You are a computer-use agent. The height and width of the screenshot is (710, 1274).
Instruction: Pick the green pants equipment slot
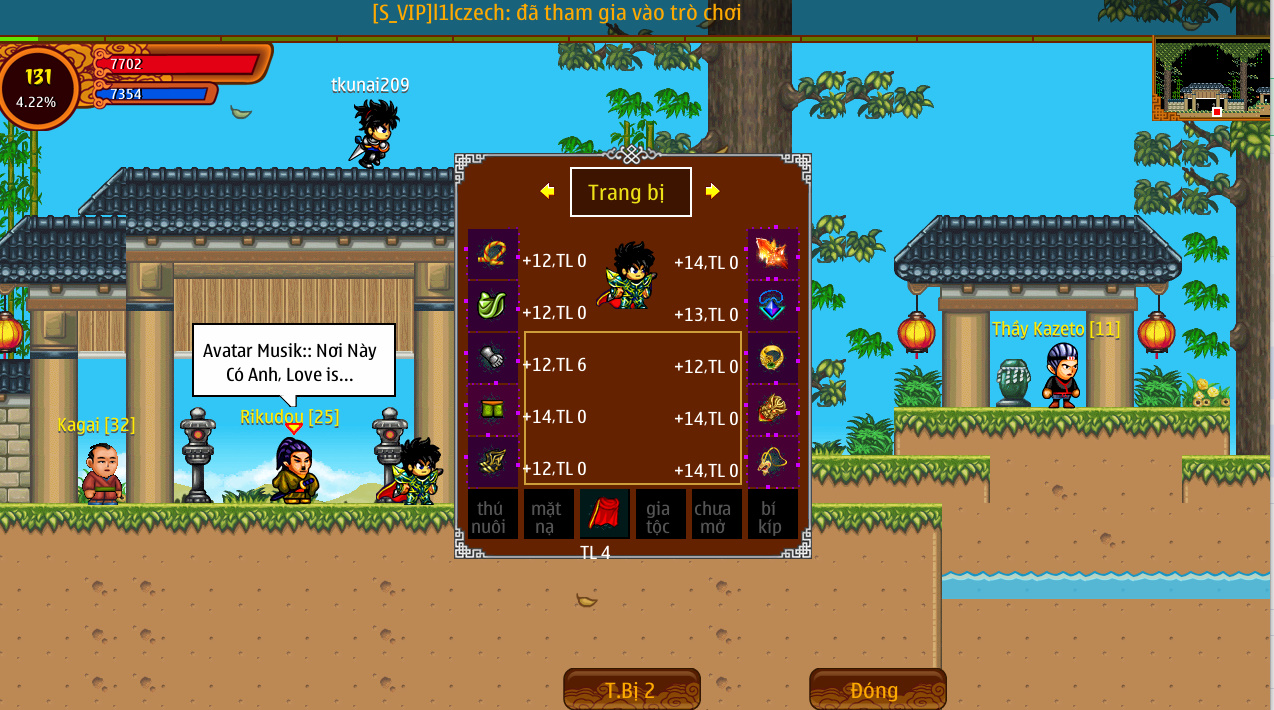click(493, 410)
